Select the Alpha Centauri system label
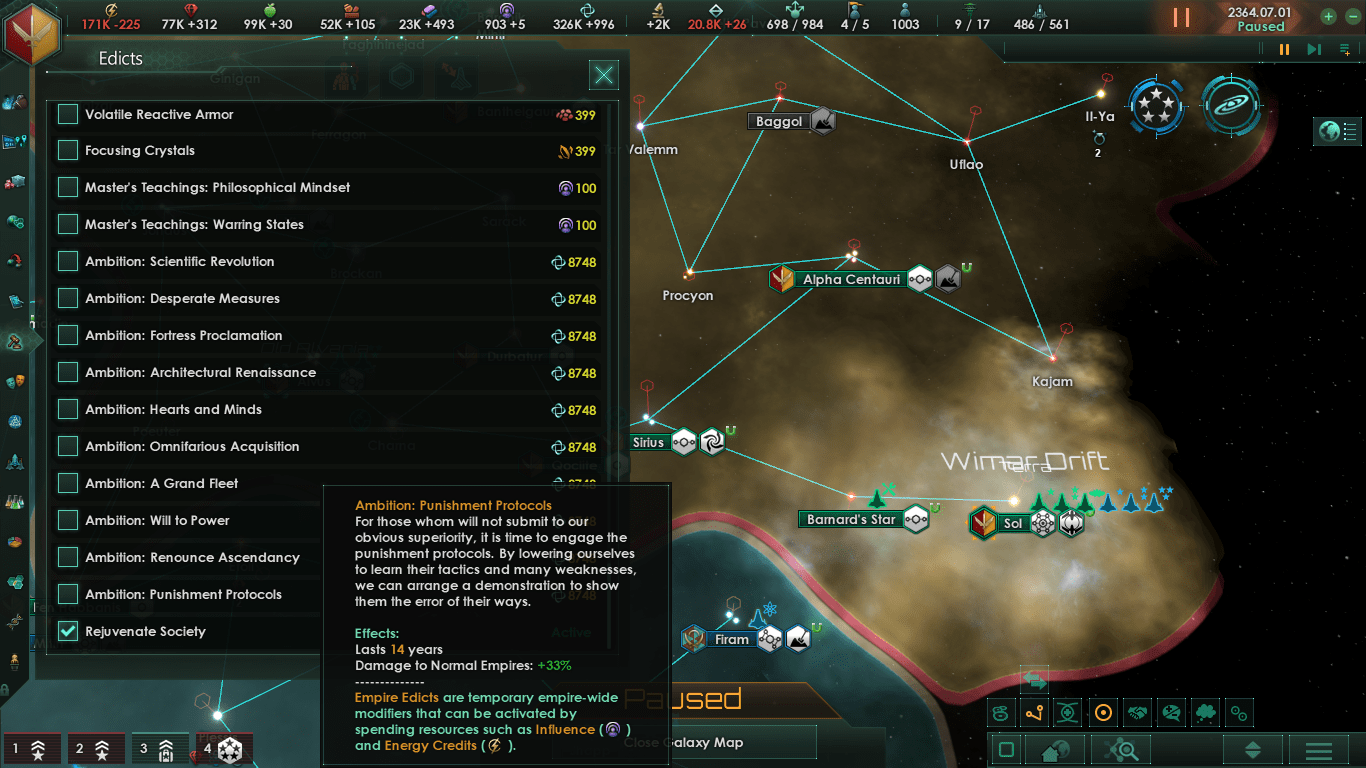The width and height of the screenshot is (1366, 768). (x=851, y=280)
